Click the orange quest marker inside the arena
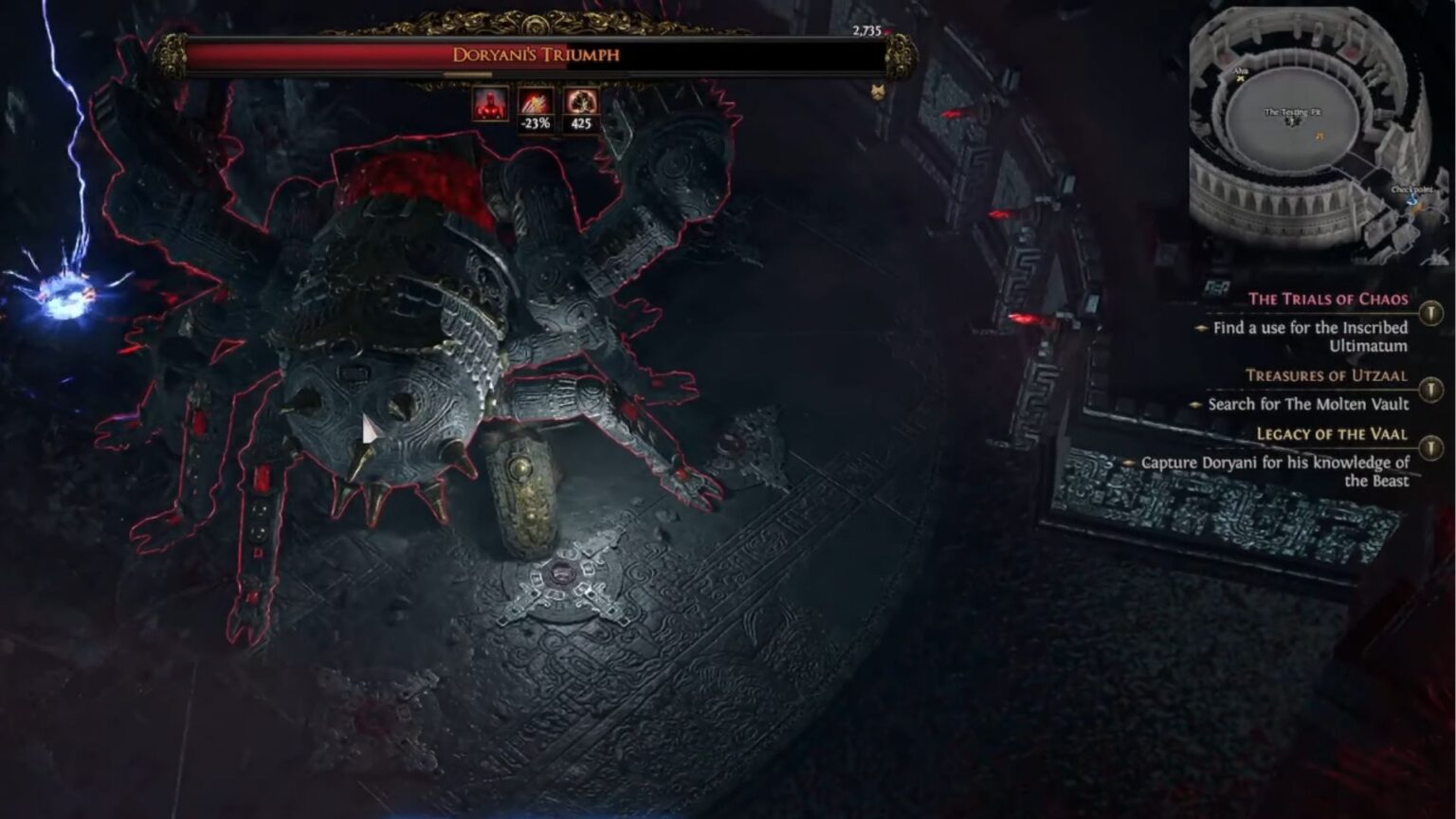 click(1319, 135)
